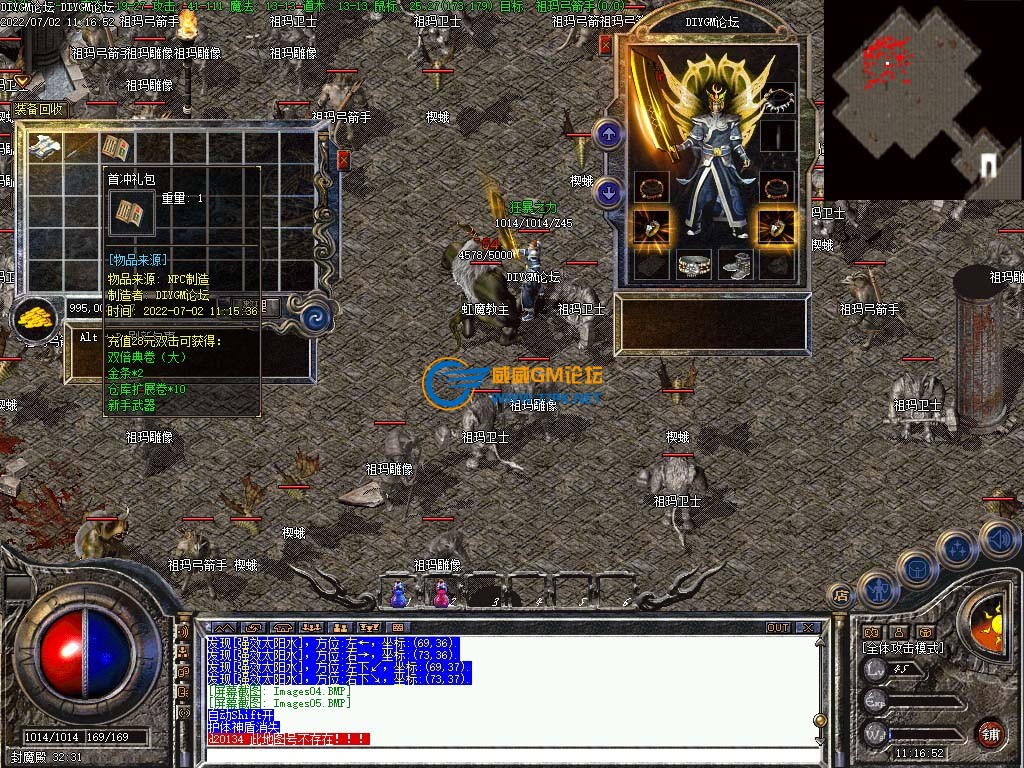Screen dimensions: 1024x768
Task: Click the up arrow beside equipment panel
Action: click(x=607, y=133)
